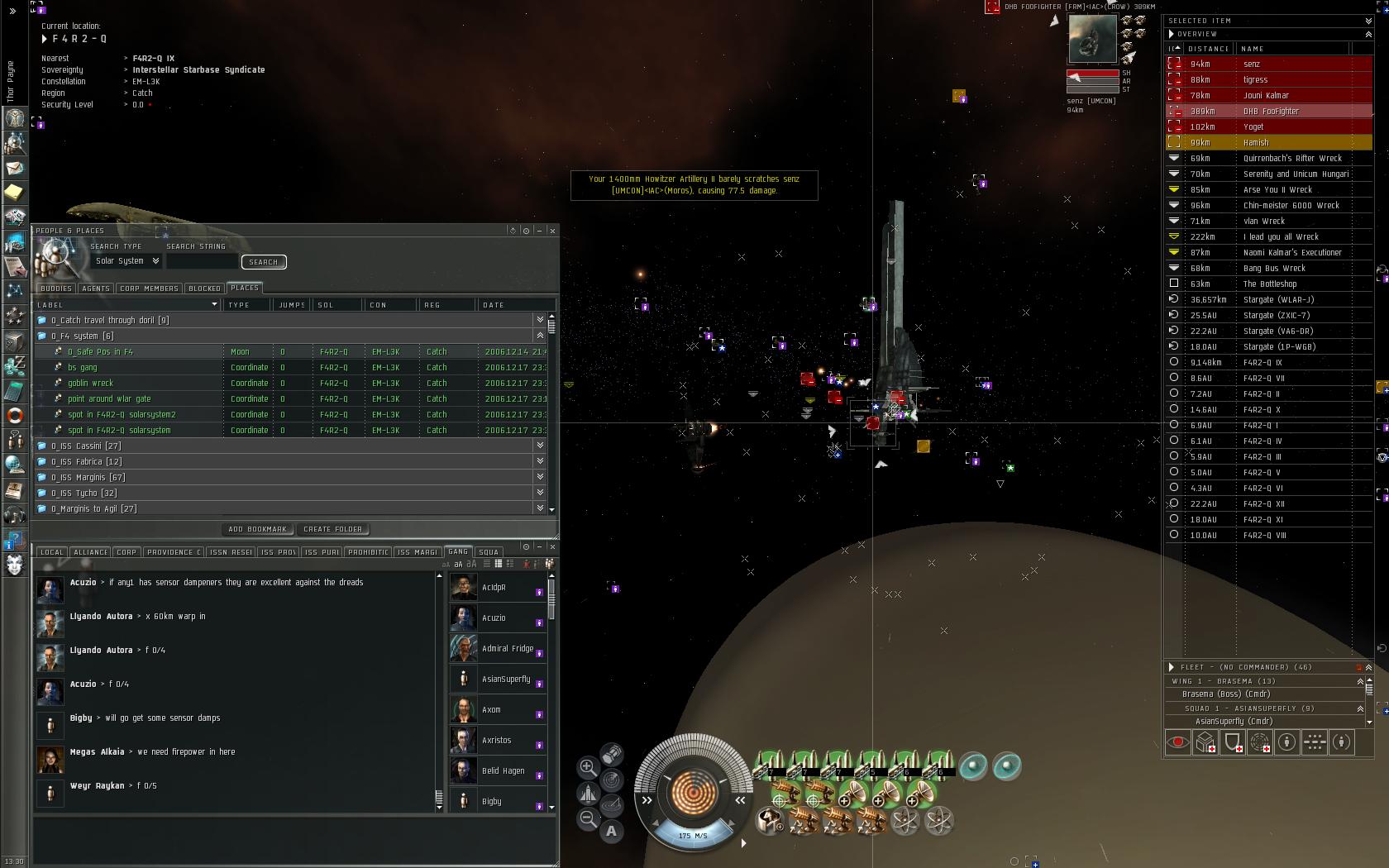Select the 'bs gang' bookmark row
Viewport: 1389px width, 868px height.
(83, 367)
